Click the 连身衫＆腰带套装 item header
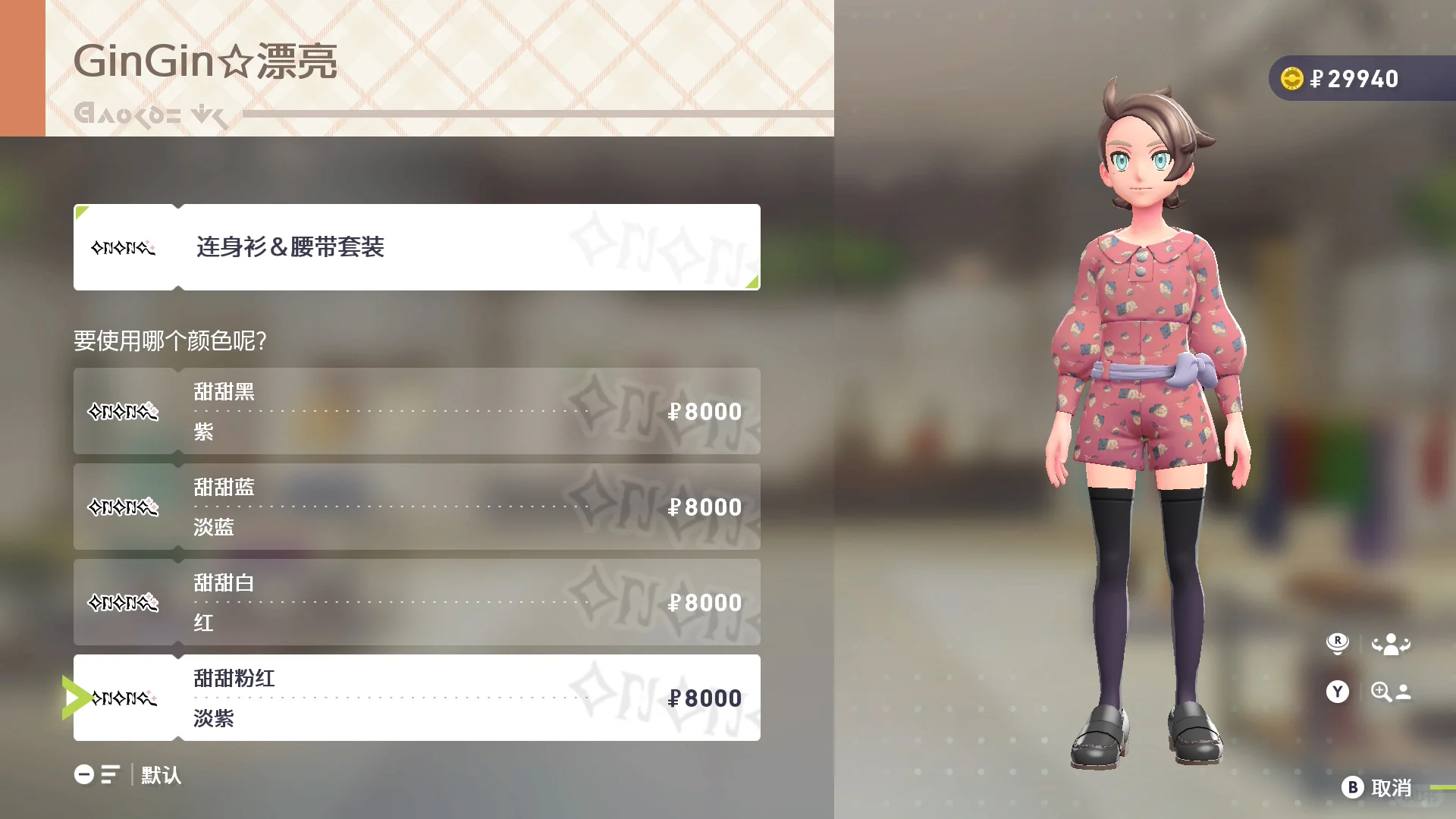Screen dimensions: 1456x819 (417, 247)
